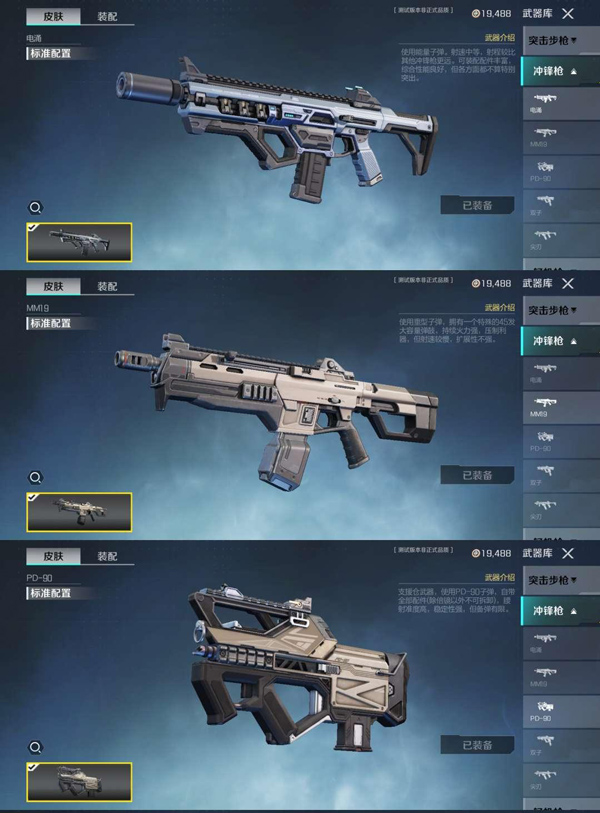Inspect 电涌 with the magnifier icon
This screenshot has width=600, height=813.
35,207
